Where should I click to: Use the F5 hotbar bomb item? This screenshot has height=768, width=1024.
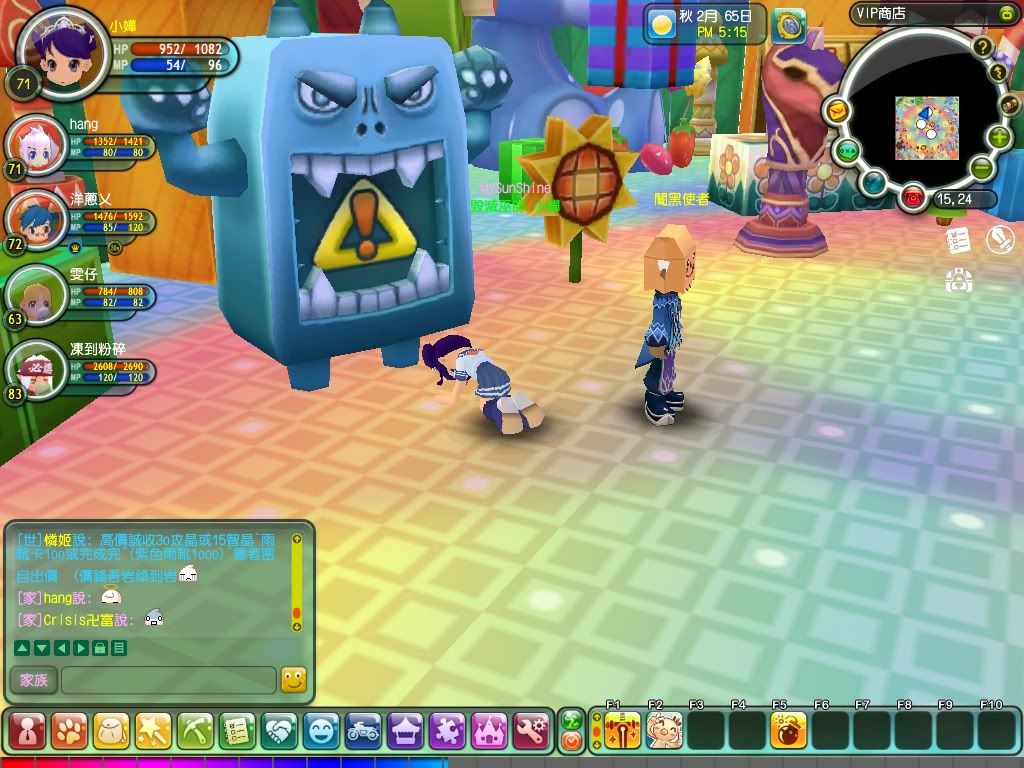(x=788, y=731)
